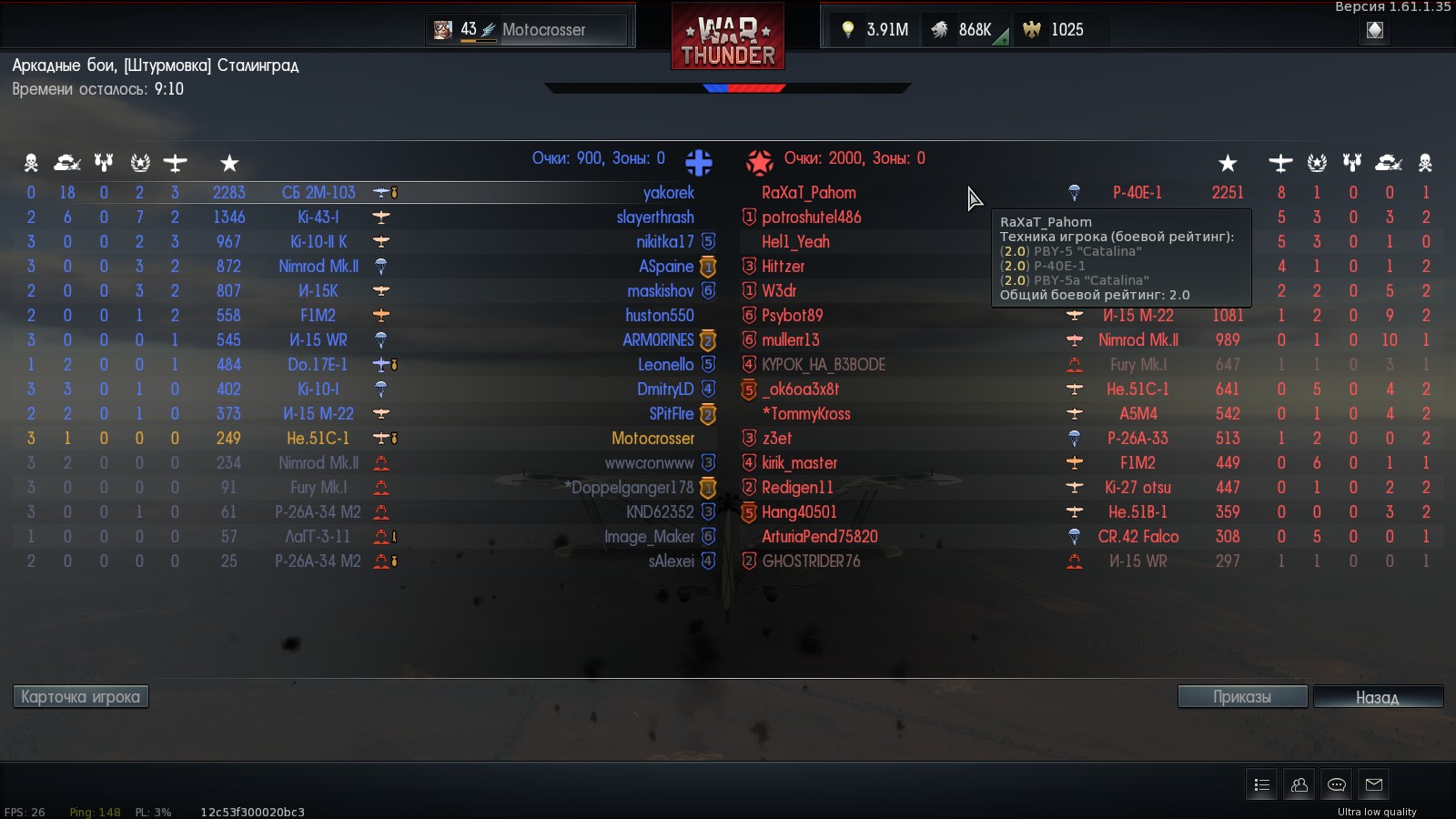Open the Карточка игрока player card
This screenshot has height=819, width=1456.
point(80,697)
